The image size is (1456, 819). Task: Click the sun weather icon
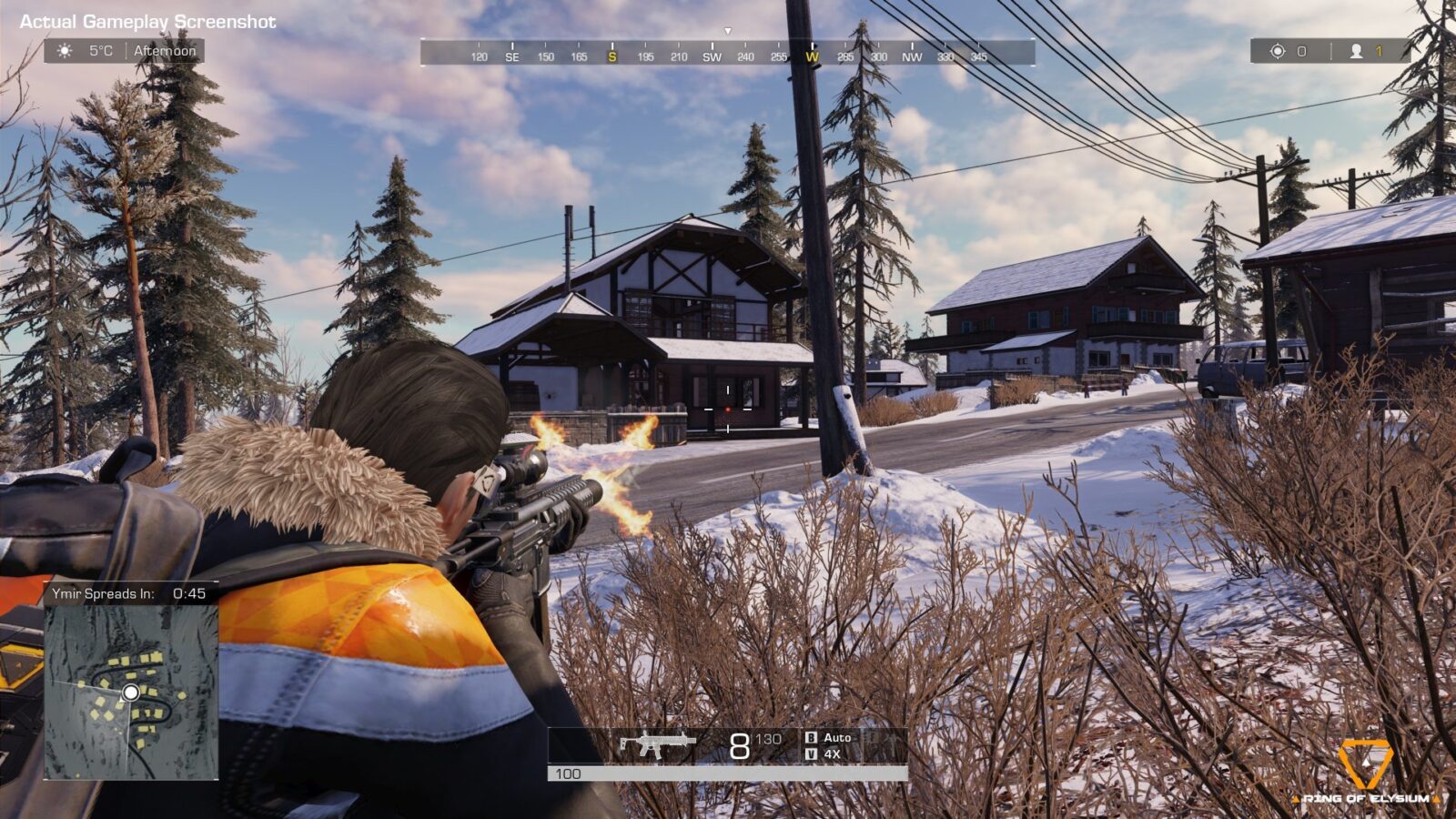click(x=65, y=51)
